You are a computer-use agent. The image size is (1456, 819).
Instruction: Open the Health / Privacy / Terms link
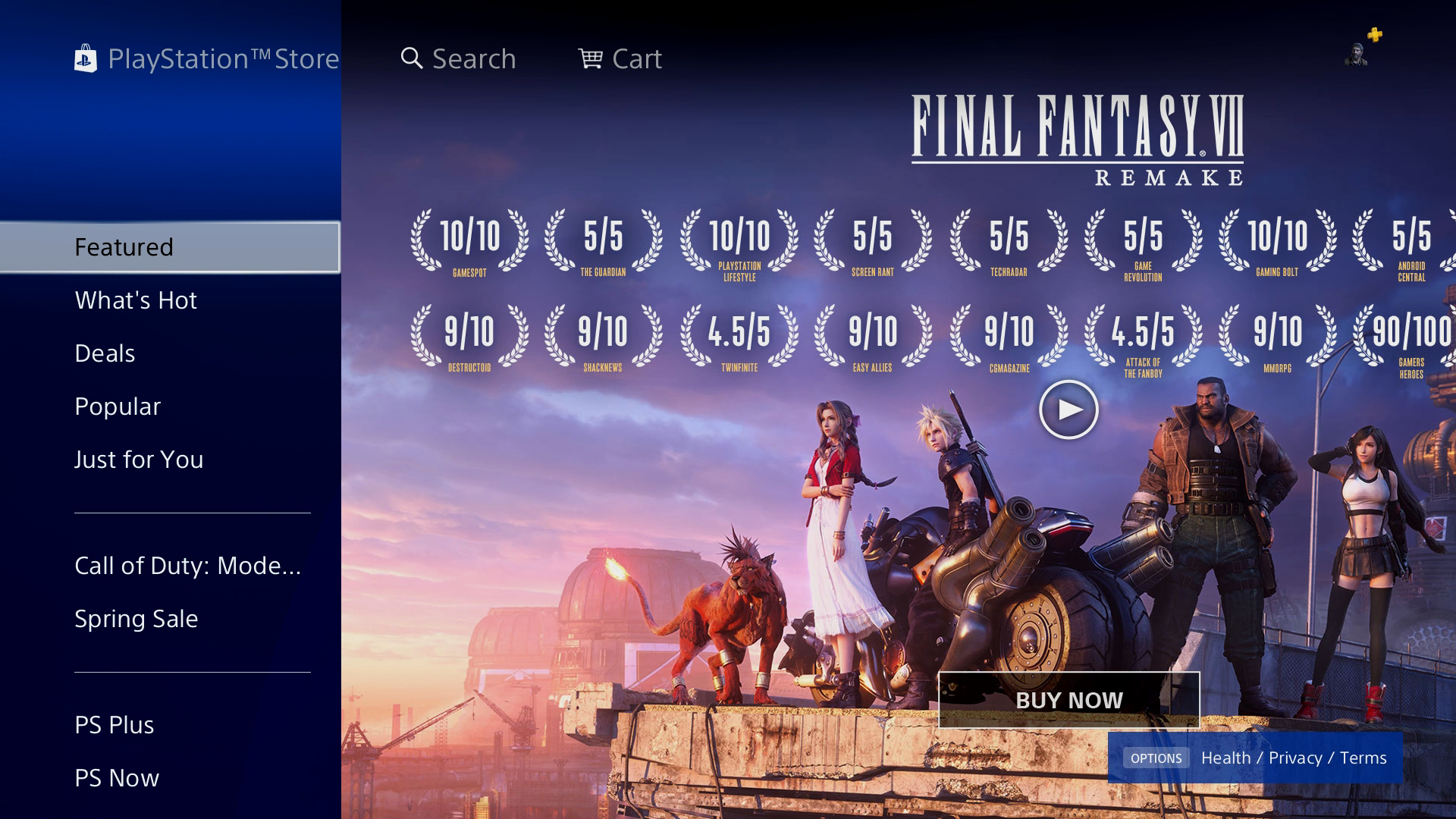pos(1294,757)
